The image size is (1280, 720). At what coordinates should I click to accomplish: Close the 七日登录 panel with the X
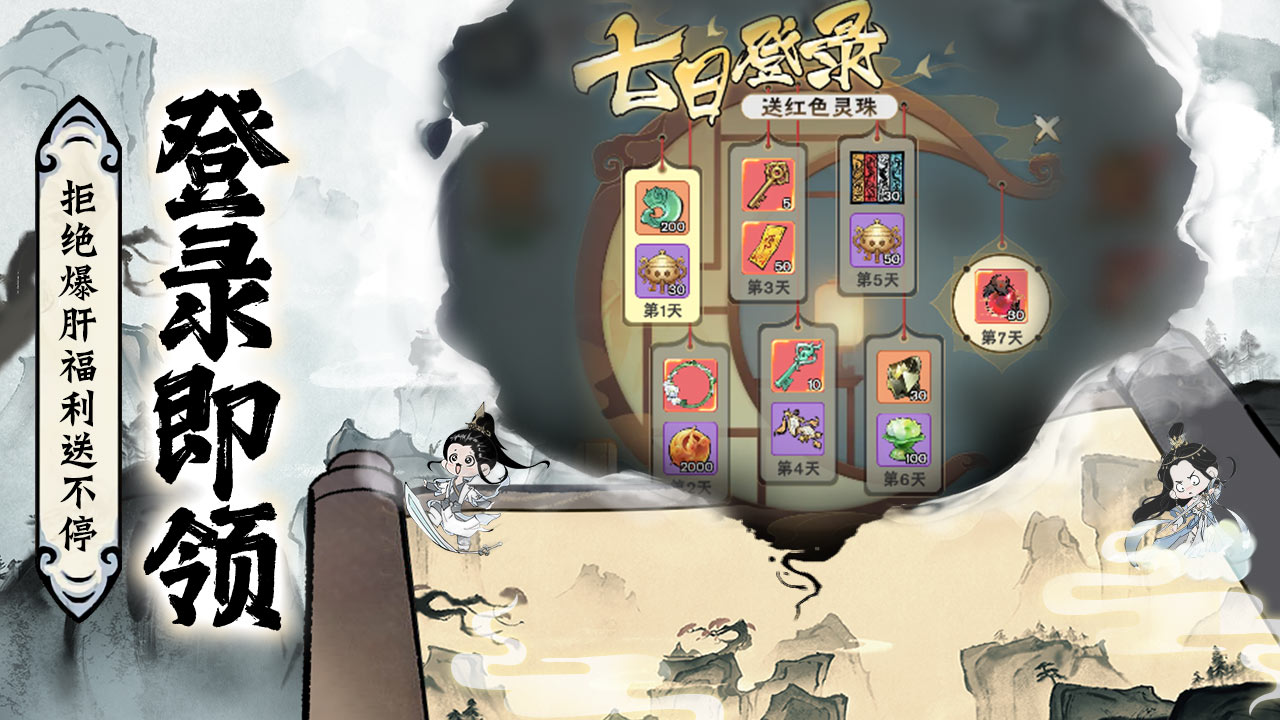[1046, 127]
